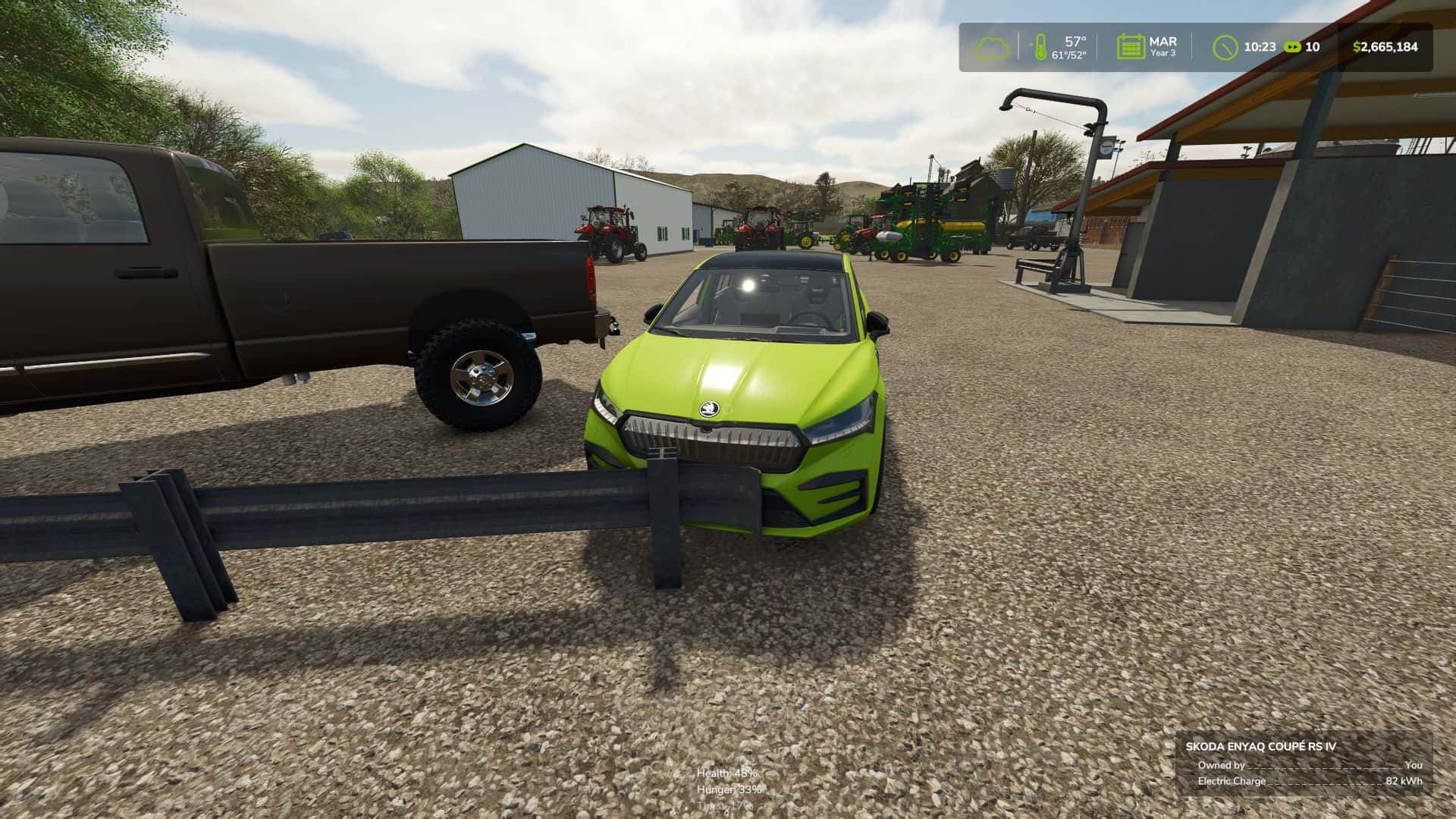
Task: Select the thermometer temperature icon
Action: (1037, 47)
